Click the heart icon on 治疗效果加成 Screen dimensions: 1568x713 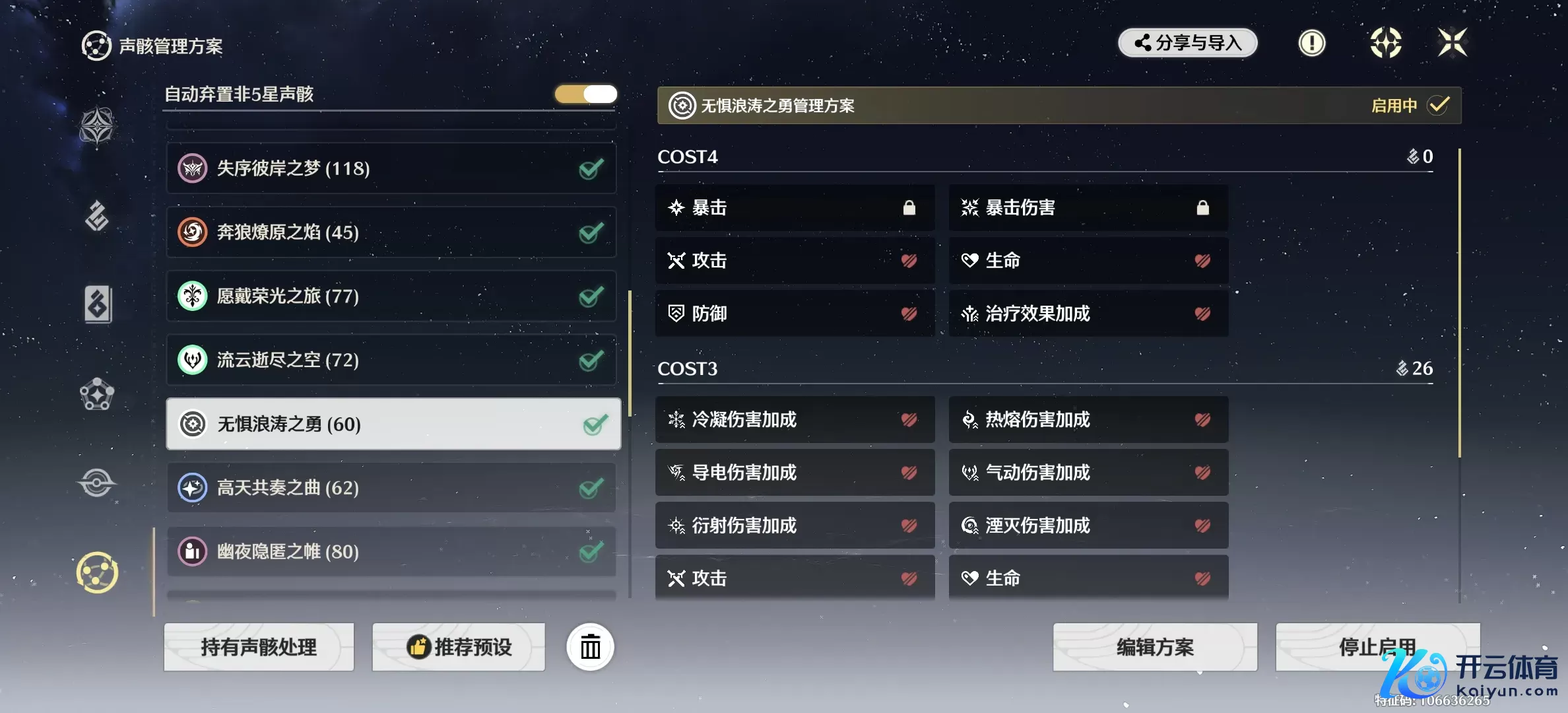pyautogui.click(x=1203, y=313)
